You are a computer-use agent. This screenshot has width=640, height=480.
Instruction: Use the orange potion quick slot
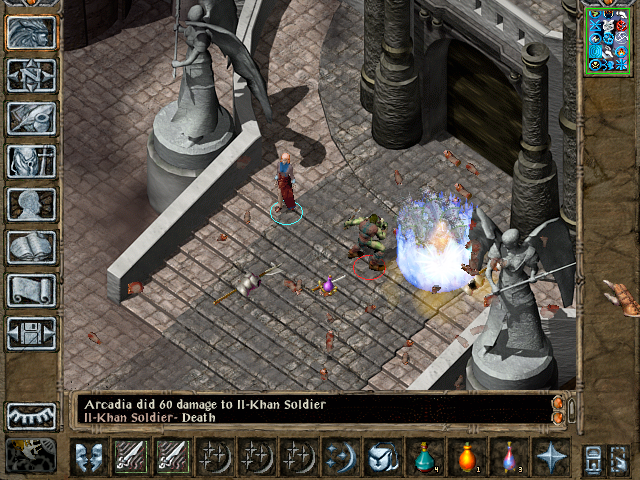click(x=467, y=457)
